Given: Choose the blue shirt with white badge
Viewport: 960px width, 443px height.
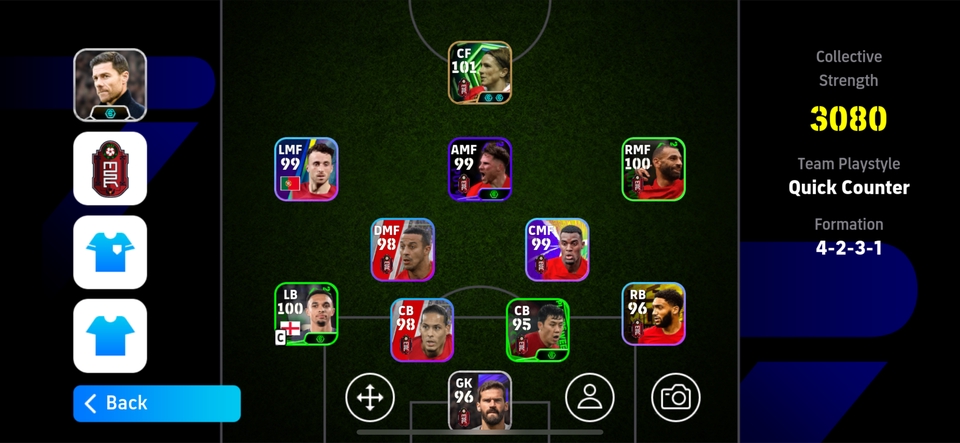Looking at the screenshot, I should click(110, 252).
